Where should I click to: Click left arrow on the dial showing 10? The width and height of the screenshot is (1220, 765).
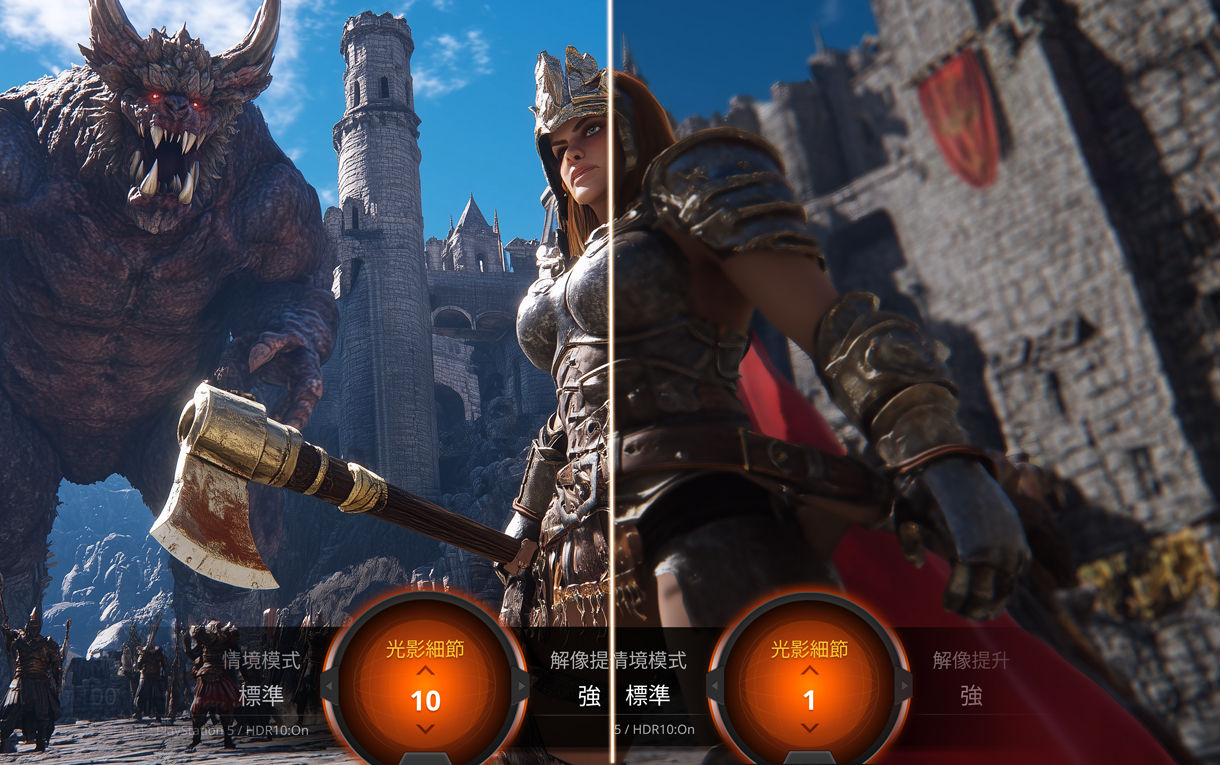[326, 686]
